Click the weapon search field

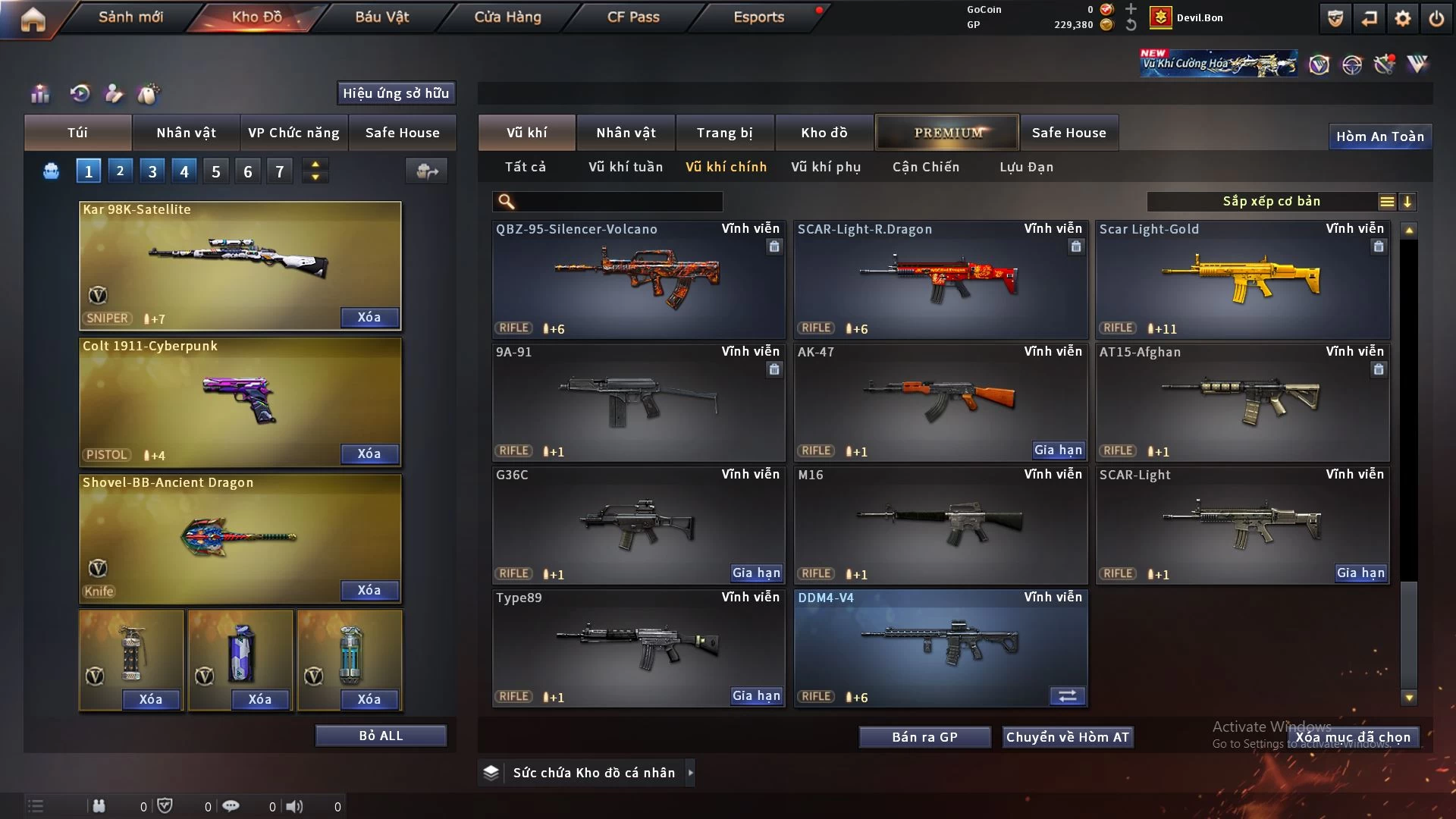tap(618, 201)
